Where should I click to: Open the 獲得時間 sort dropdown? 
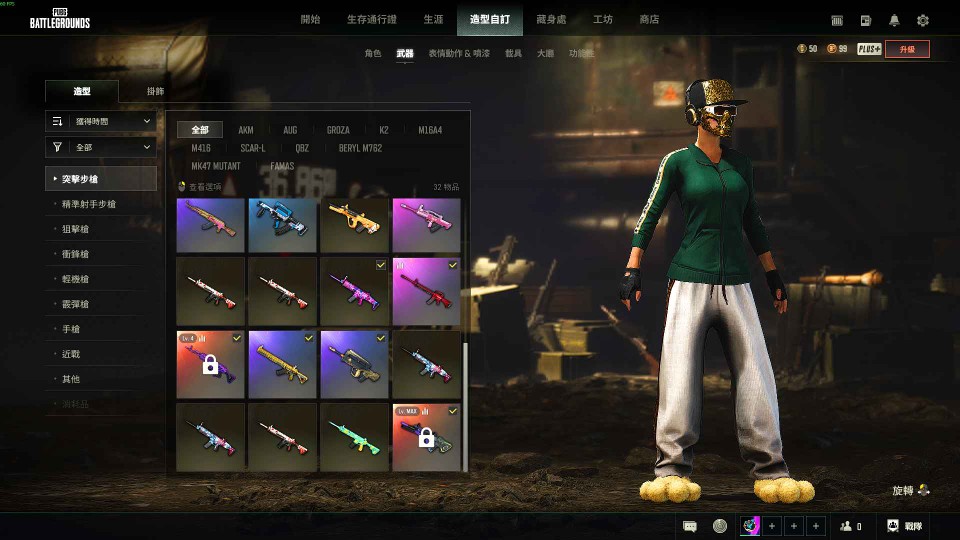[100, 121]
